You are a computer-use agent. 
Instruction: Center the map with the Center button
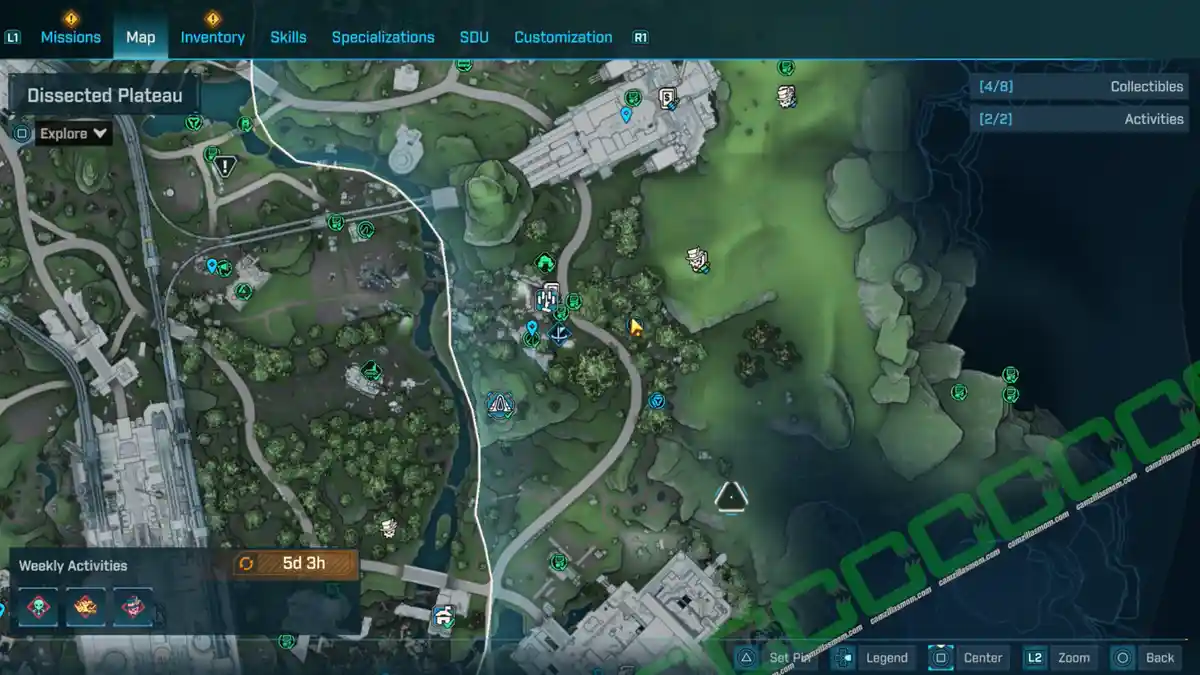(x=969, y=657)
